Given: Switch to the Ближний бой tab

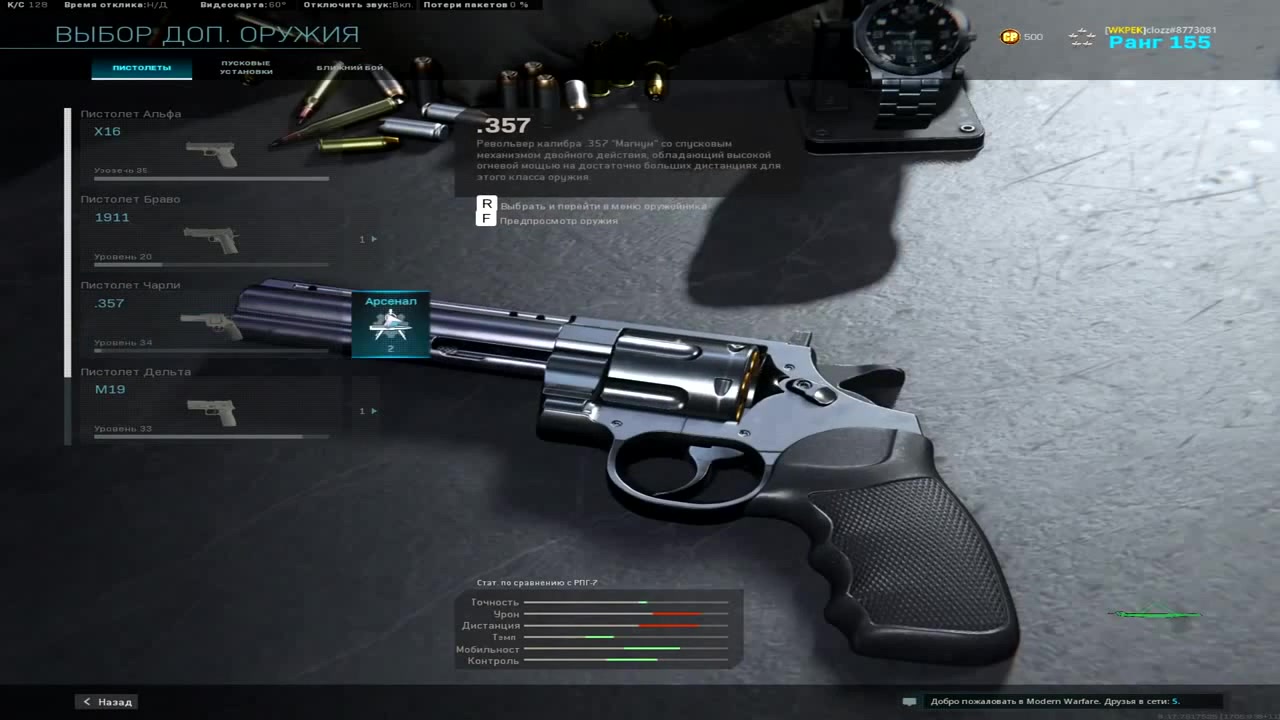Looking at the screenshot, I should (x=349, y=68).
